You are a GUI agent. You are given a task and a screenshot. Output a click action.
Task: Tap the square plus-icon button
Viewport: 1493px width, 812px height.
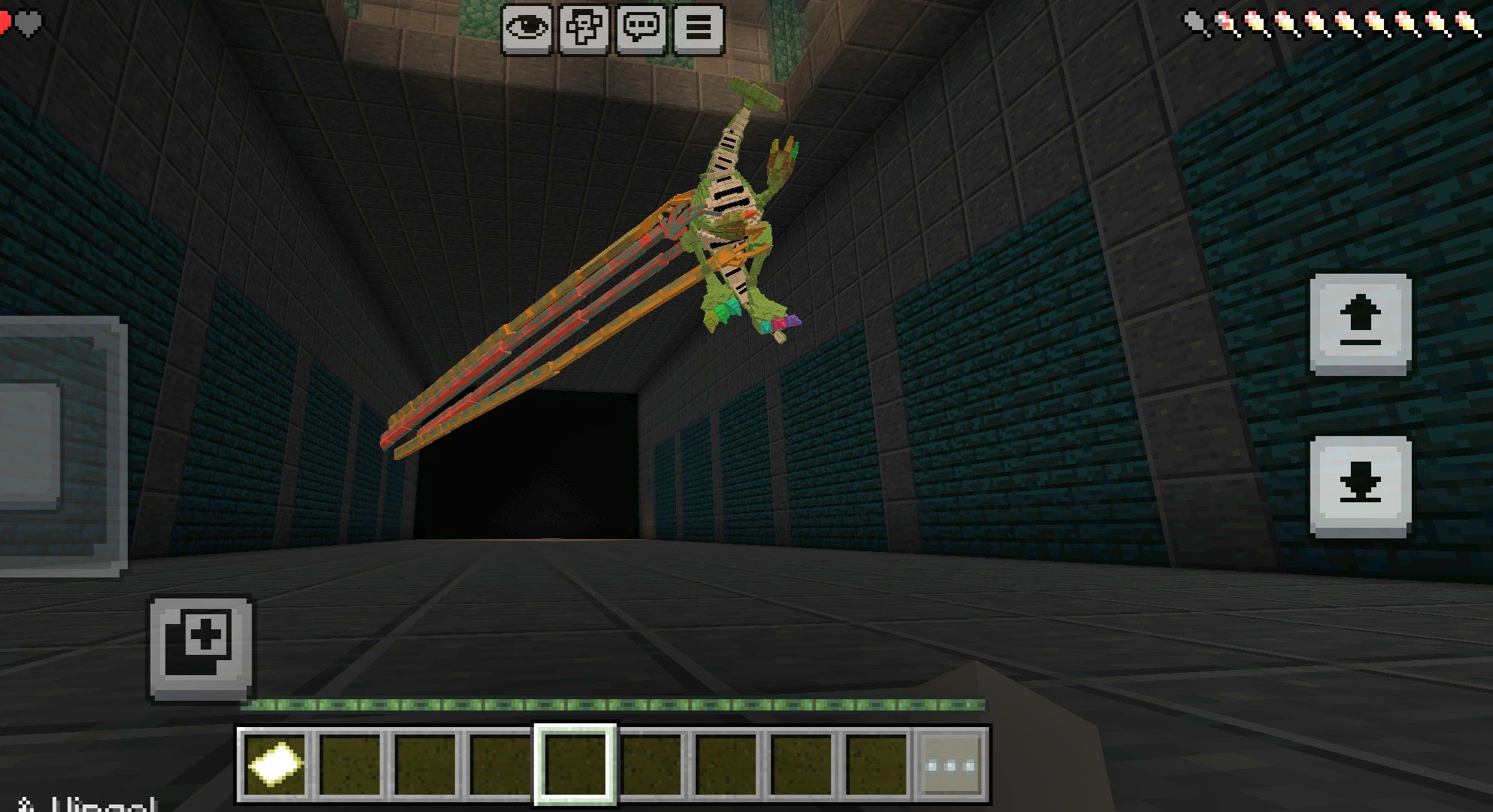(x=201, y=648)
